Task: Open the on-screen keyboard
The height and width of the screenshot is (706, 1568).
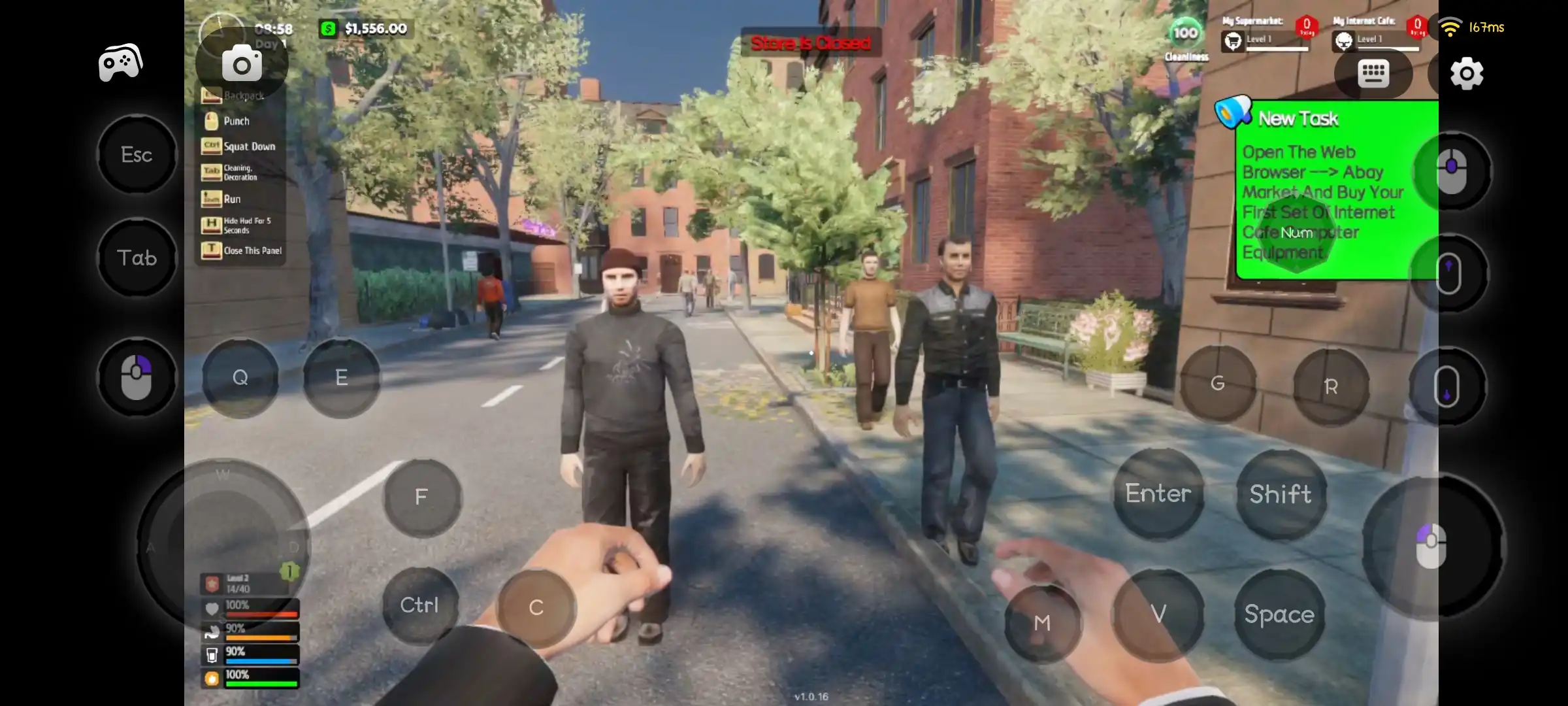Action: point(1373,73)
